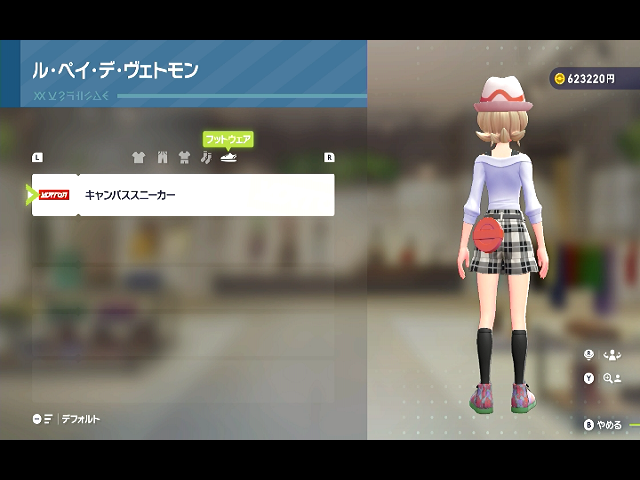This screenshot has height=480, width=640.
Task: Open the one-piece outfit category tab
Action: coord(184,157)
